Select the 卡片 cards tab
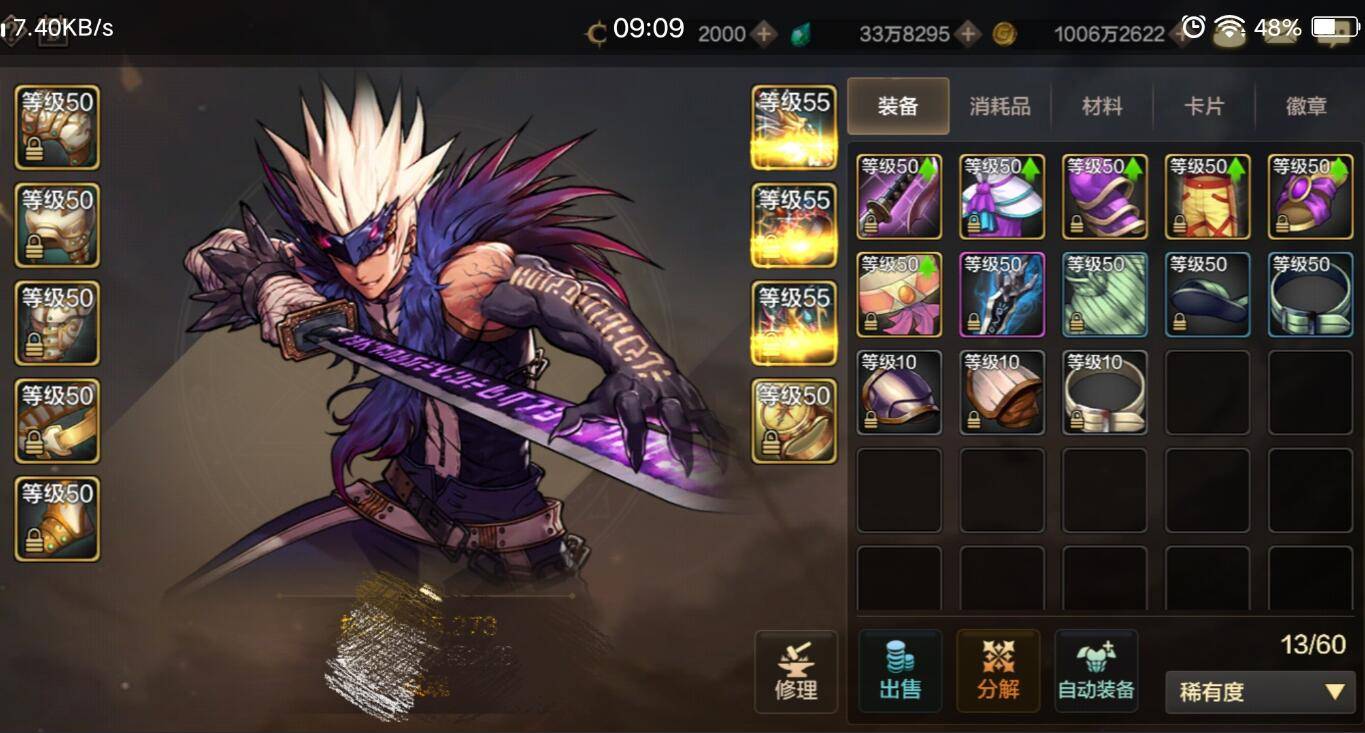 point(1204,106)
